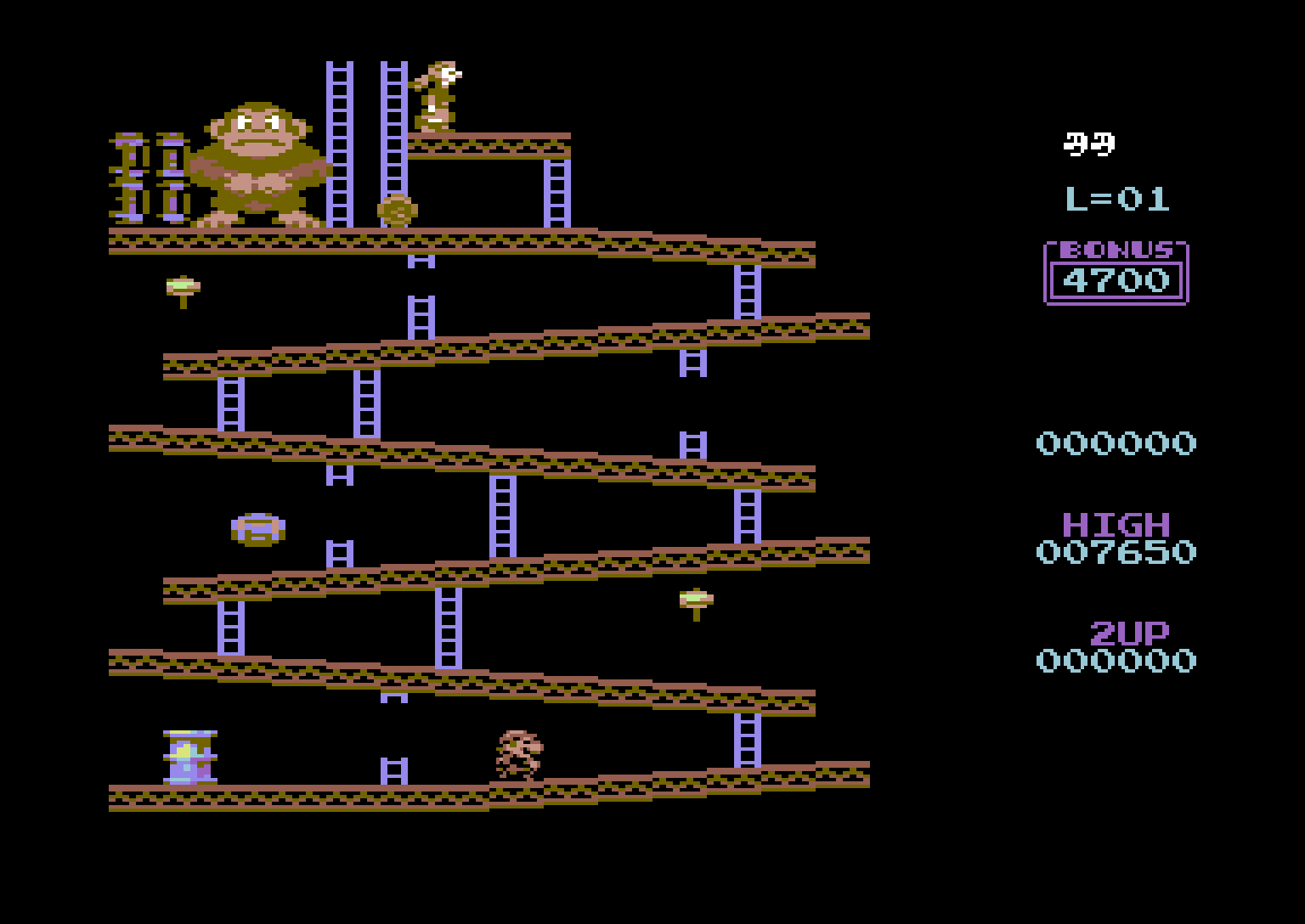Select the stacked barrels left of Donkey Kong
The width and height of the screenshot is (1305, 924).
153,174
